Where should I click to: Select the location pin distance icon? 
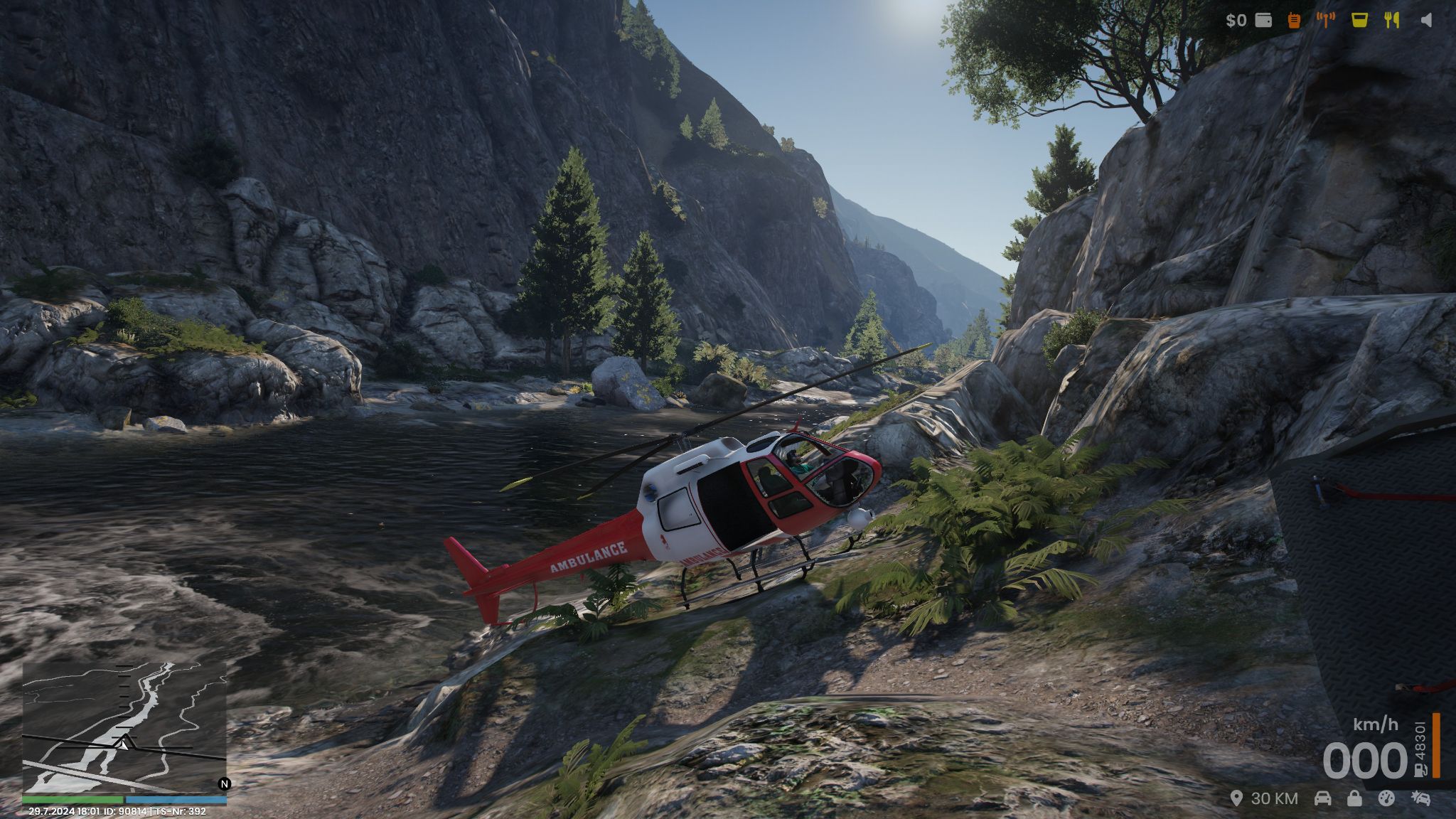(1237, 798)
